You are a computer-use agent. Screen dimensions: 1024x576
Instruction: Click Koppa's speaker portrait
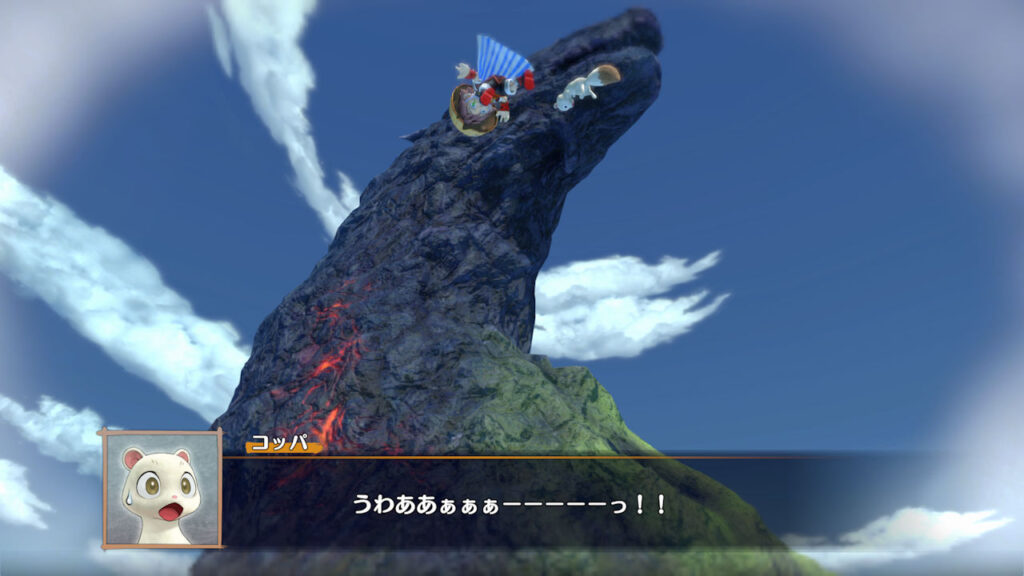(161, 490)
